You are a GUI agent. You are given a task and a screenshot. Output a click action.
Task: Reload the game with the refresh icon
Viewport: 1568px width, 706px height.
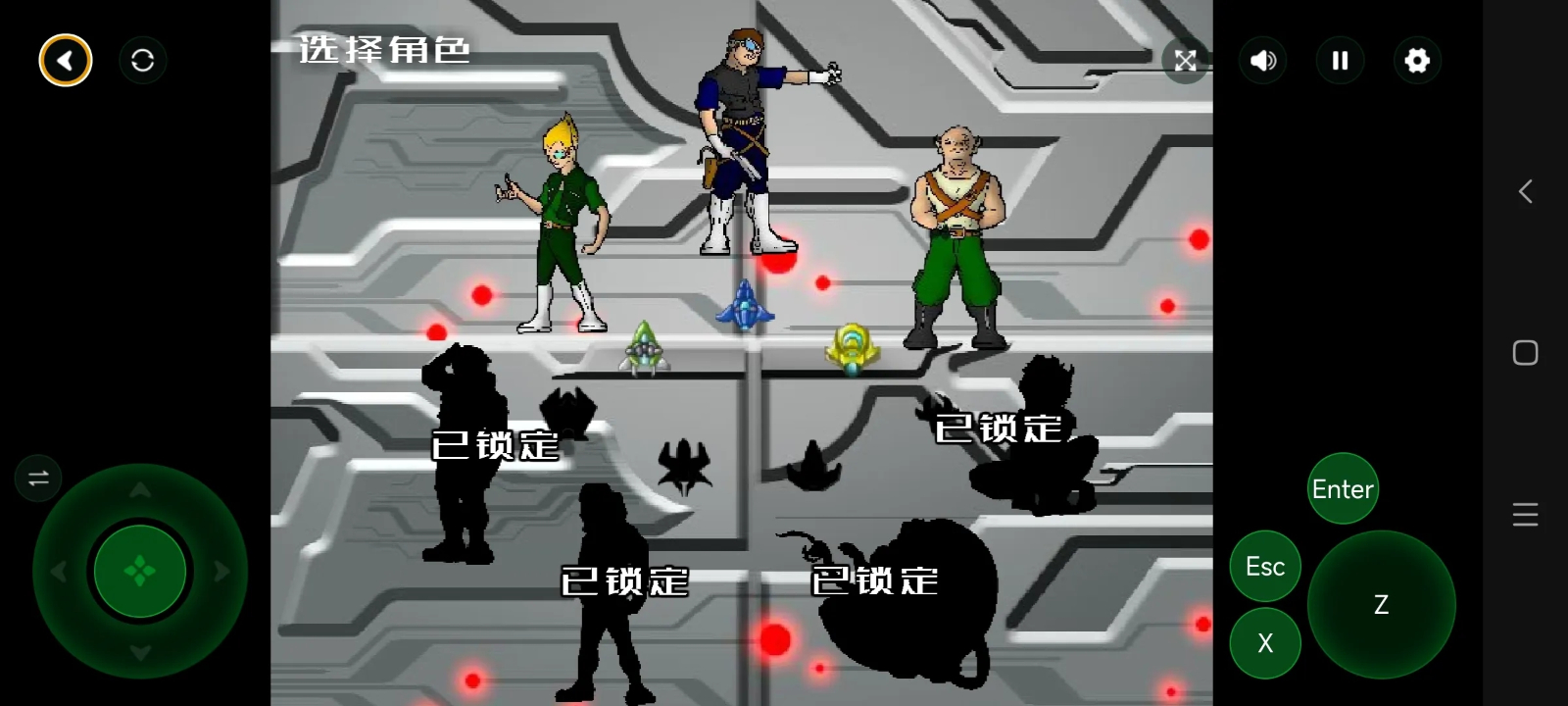(143, 61)
